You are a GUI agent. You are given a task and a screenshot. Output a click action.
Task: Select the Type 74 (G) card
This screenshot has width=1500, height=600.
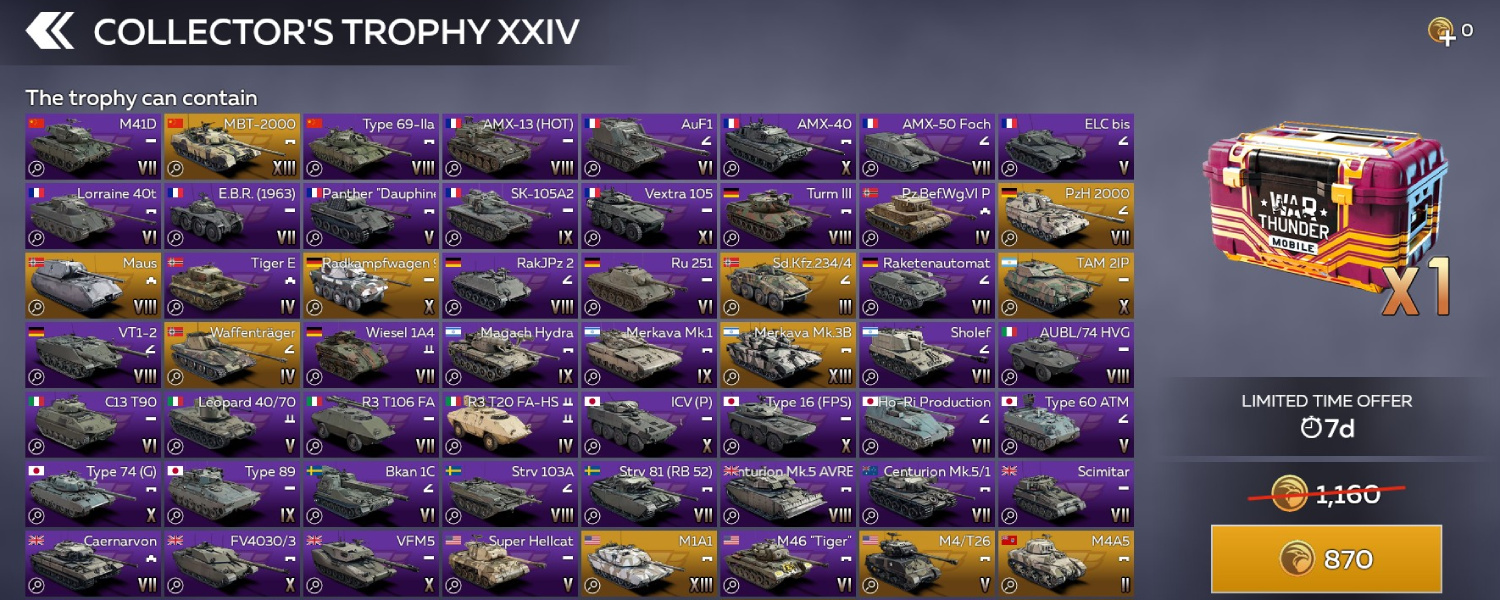point(94,494)
